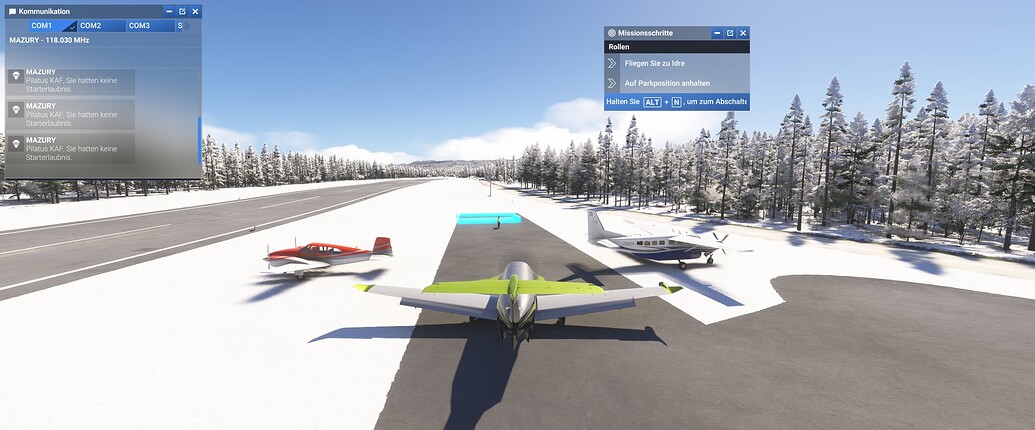This screenshot has width=1035, height=430.
Task: Switch to the COM2 radio tab
Action: [x=91, y=25]
